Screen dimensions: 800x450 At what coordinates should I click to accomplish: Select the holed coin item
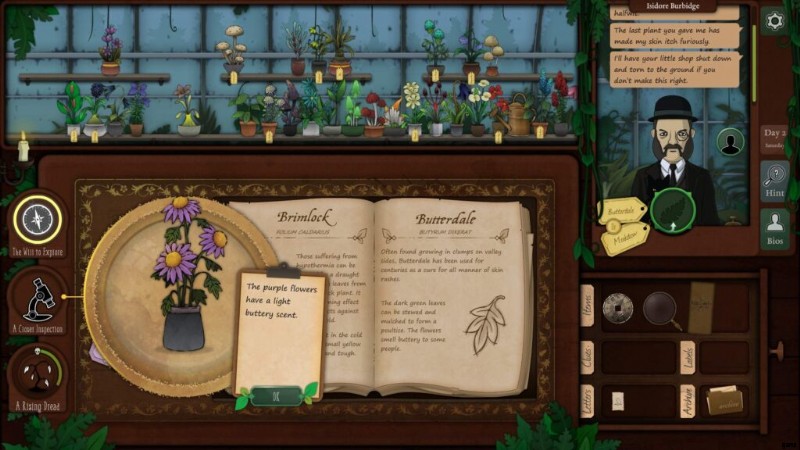tap(617, 305)
